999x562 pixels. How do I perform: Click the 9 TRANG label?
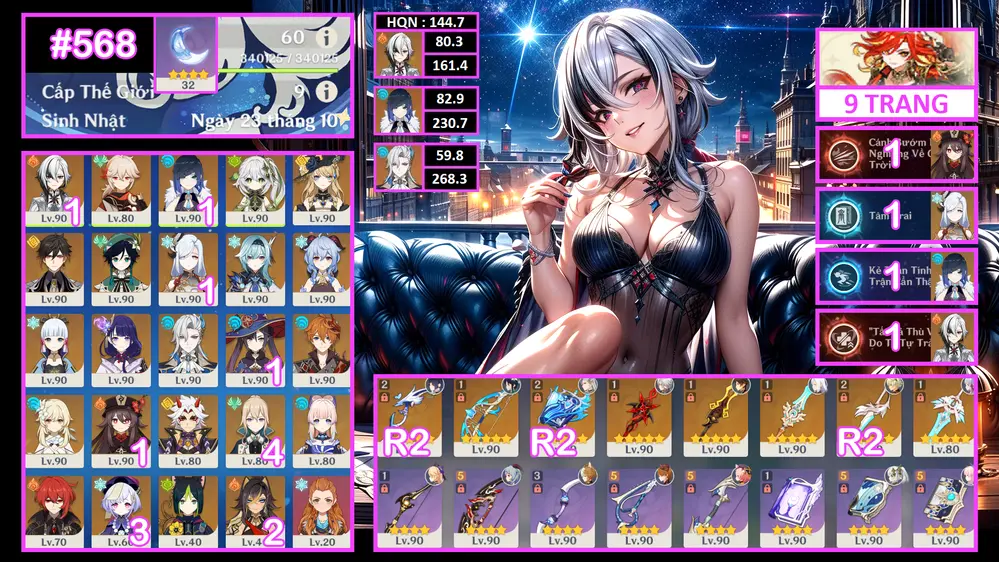pos(896,104)
